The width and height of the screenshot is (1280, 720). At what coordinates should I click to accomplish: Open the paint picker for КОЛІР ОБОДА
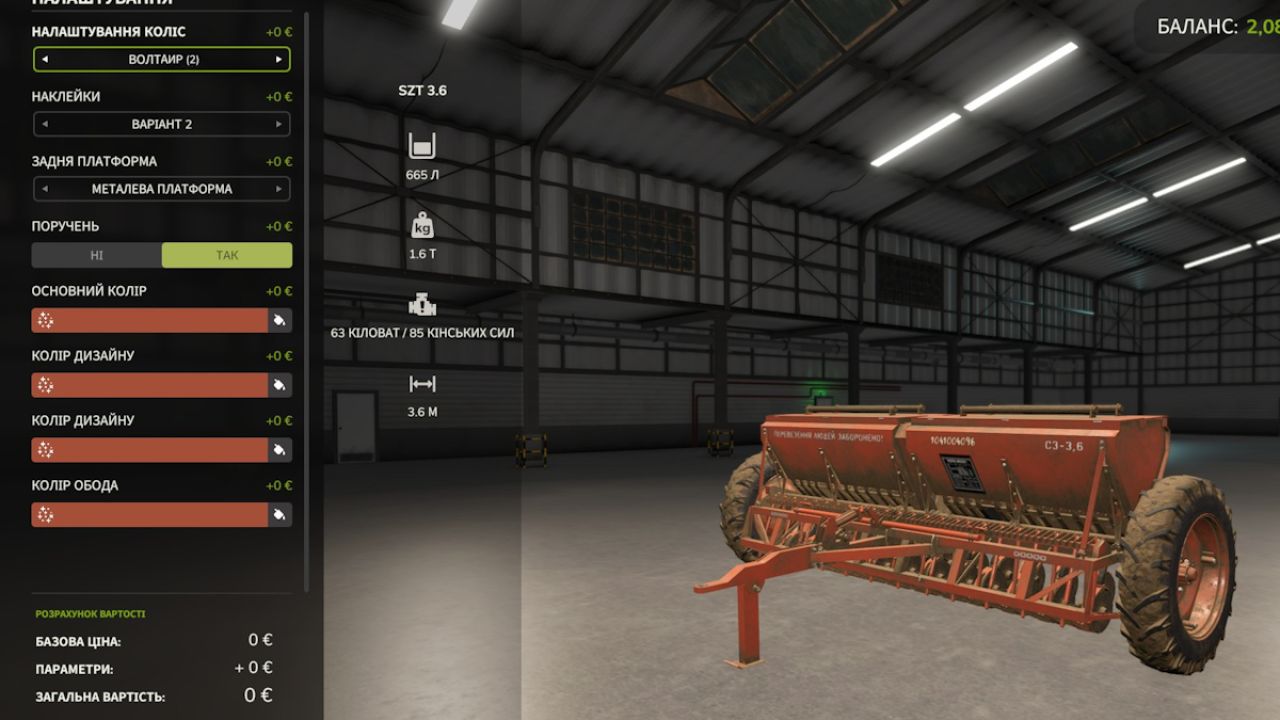(x=279, y=514)
